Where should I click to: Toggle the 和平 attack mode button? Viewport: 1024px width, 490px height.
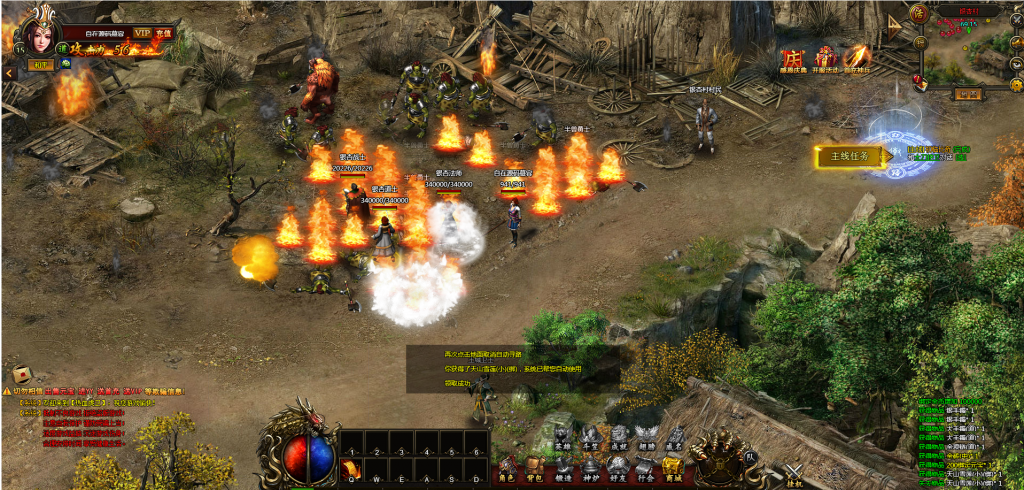39,65
